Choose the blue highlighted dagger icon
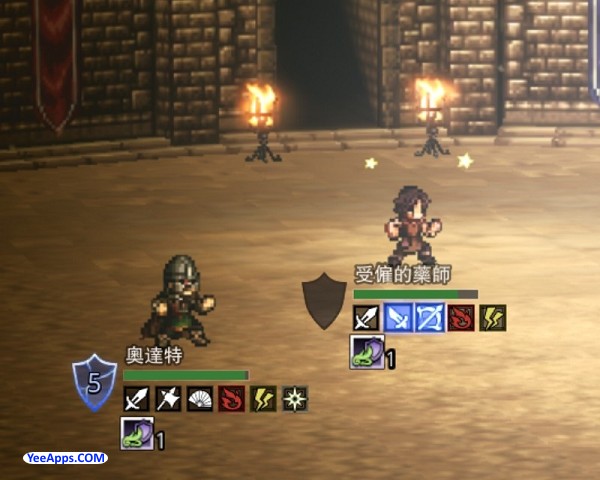600x480 pixels. 399,318
